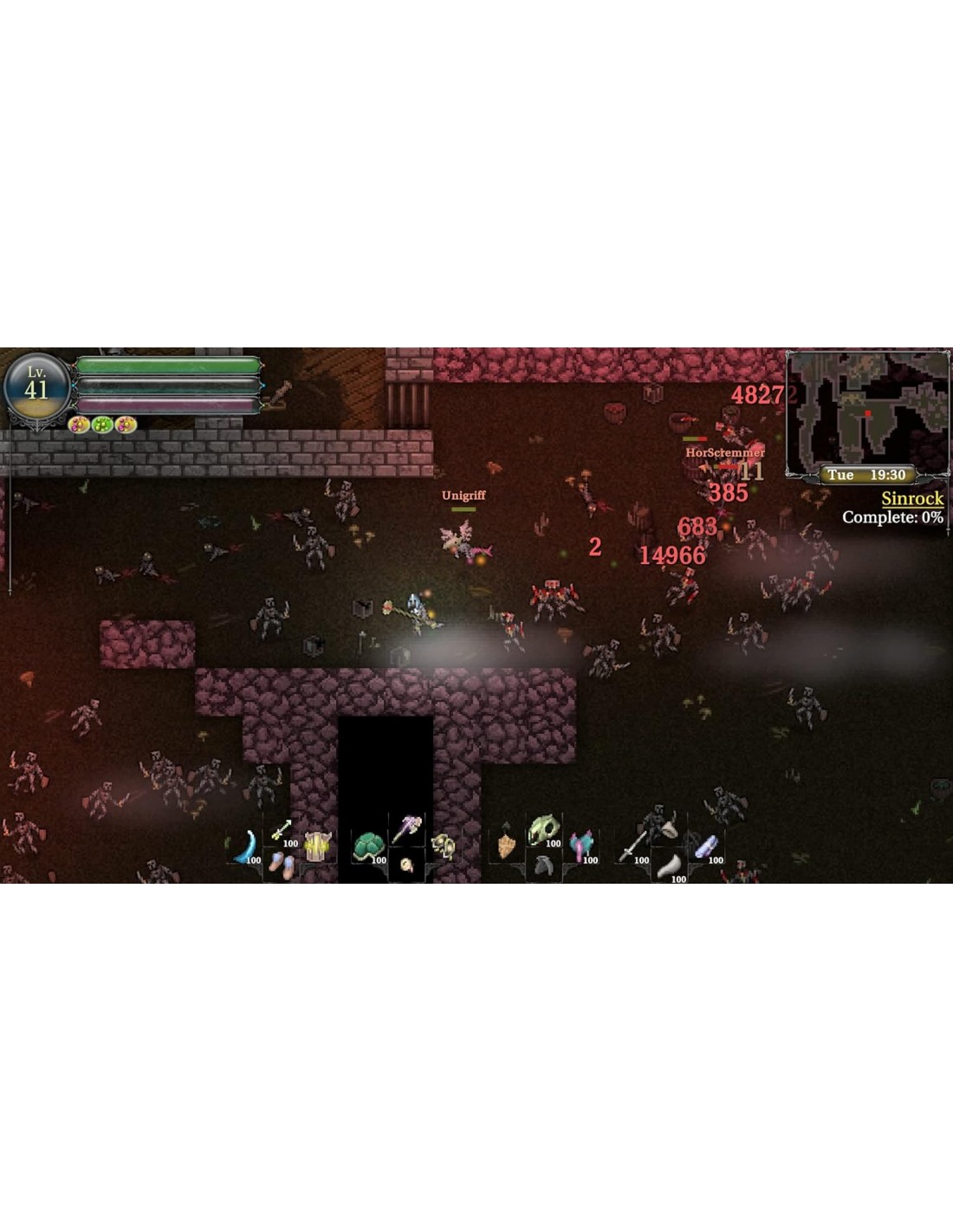
Task: Pick the pink and teal armor slot
Action: [581, 846]
